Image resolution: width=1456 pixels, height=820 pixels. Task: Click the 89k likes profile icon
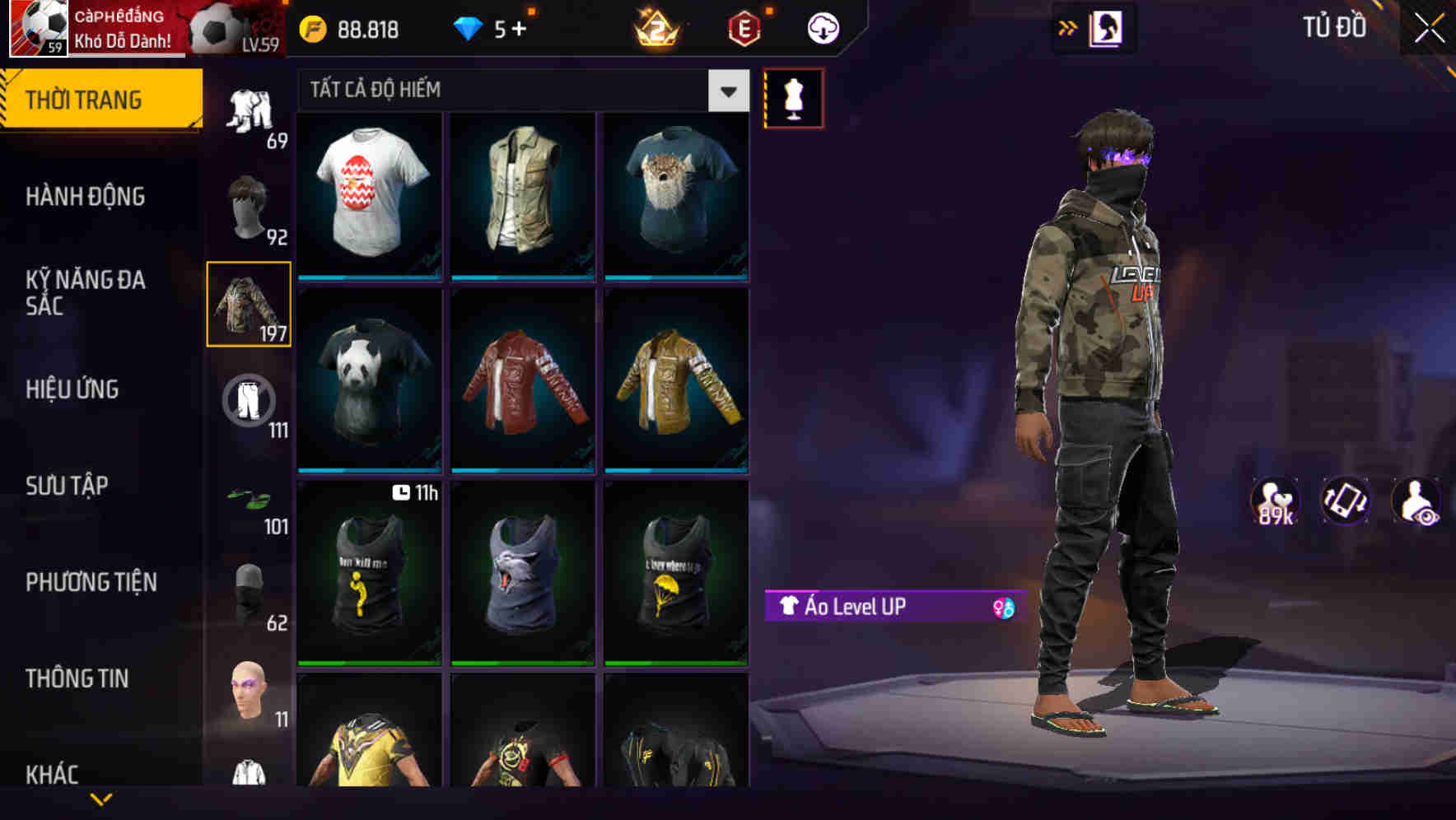click(1274, 502)
